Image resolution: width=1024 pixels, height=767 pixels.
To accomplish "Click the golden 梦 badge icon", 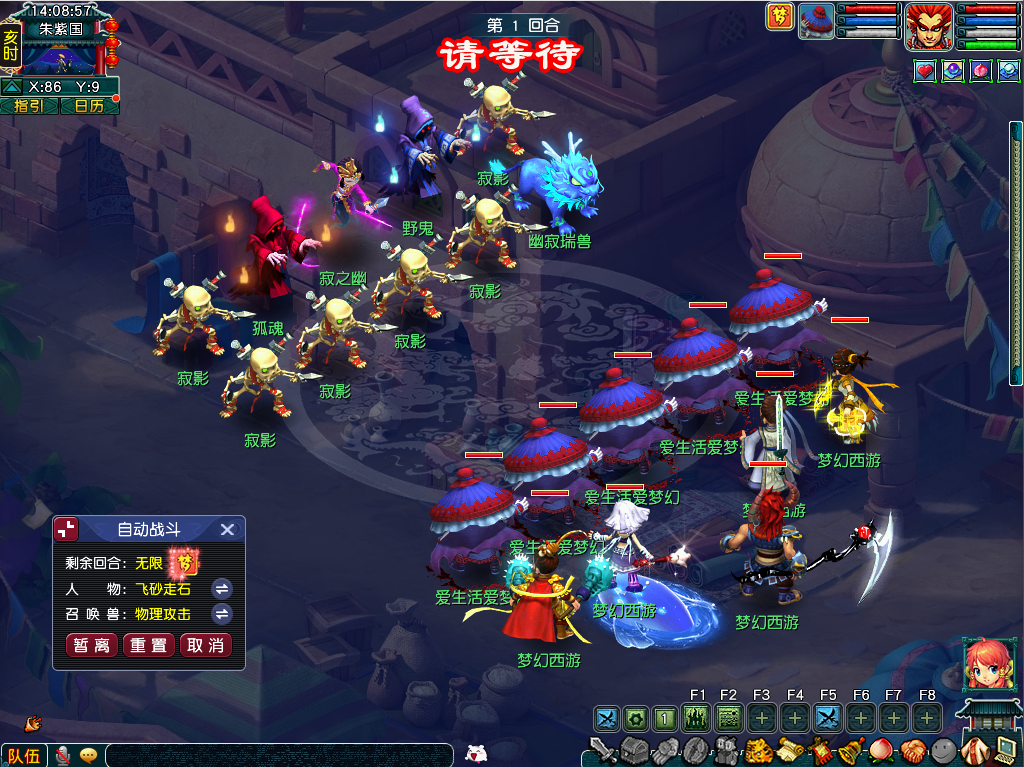I will (780, 17).
